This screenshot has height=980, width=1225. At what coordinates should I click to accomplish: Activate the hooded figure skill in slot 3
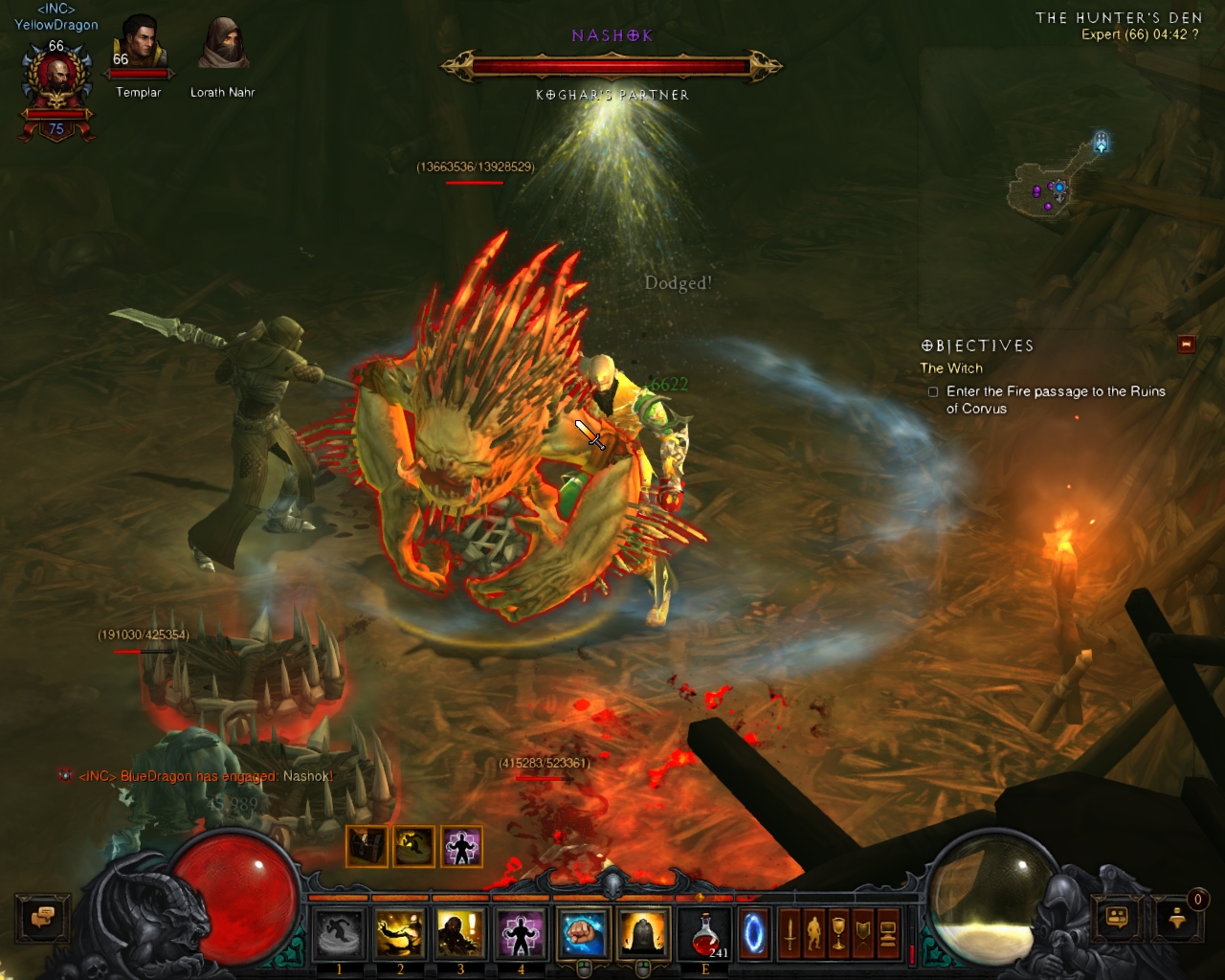point(460,933)
